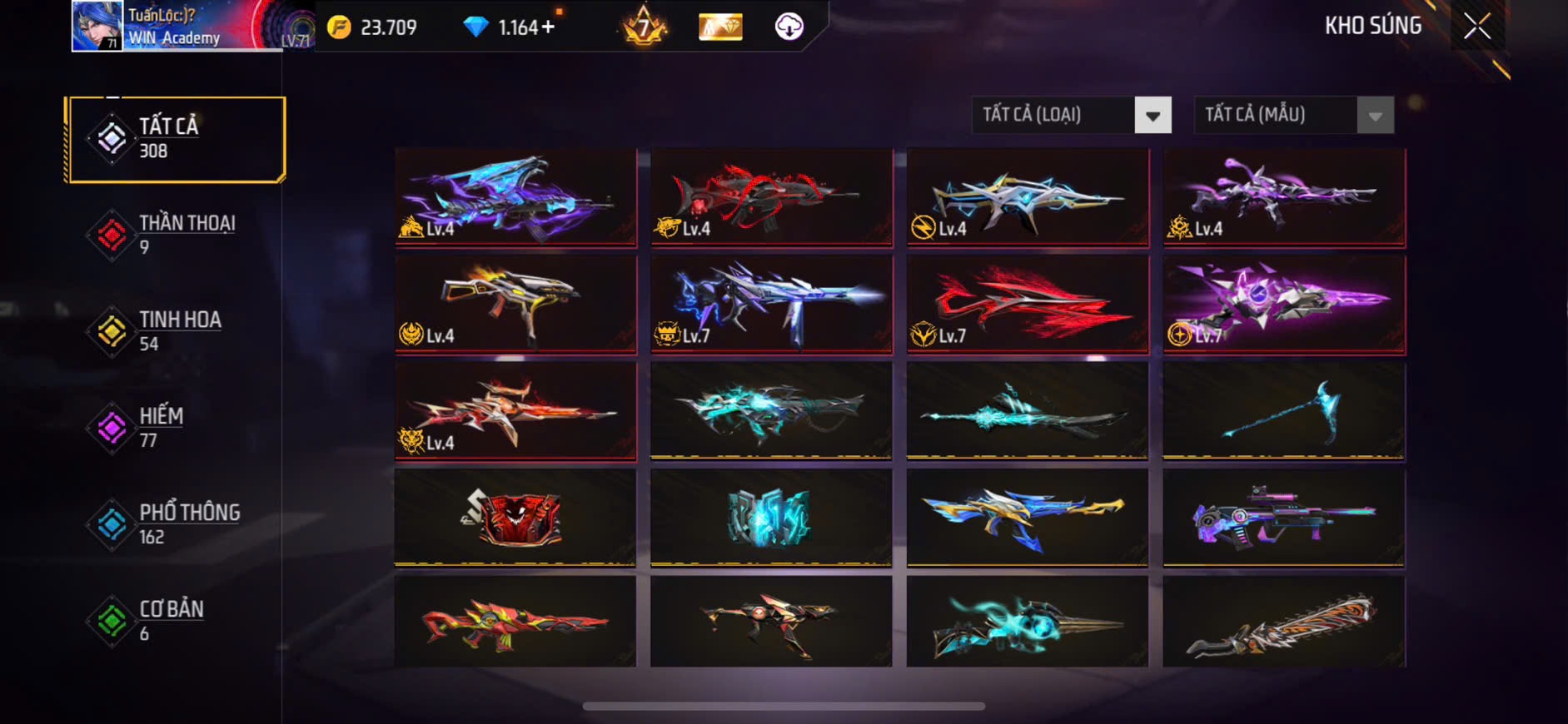Pick the orange chainsaw-blade skin
Screen dimensions: 1568x724
1283,622
